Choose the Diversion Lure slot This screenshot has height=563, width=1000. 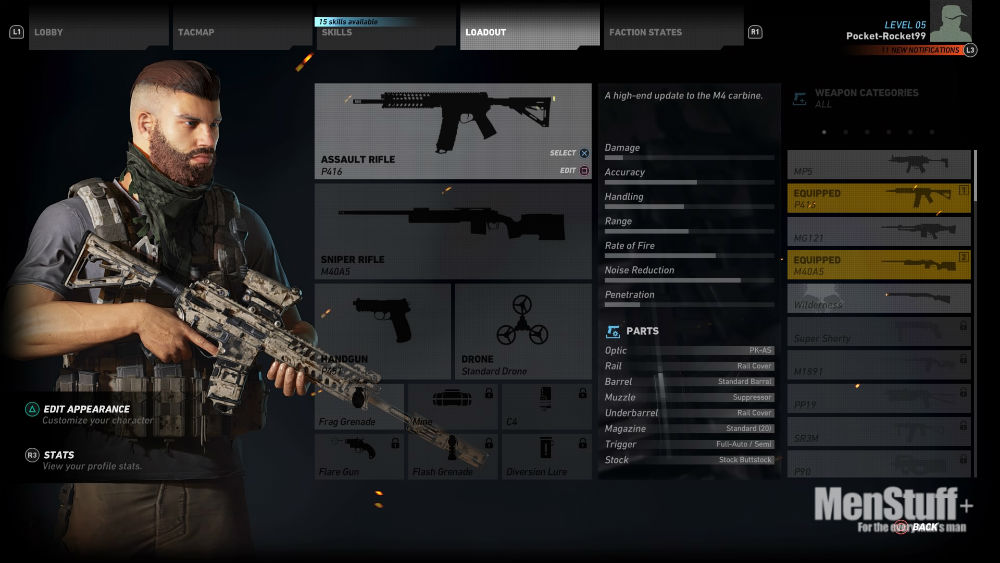point(546,456)
